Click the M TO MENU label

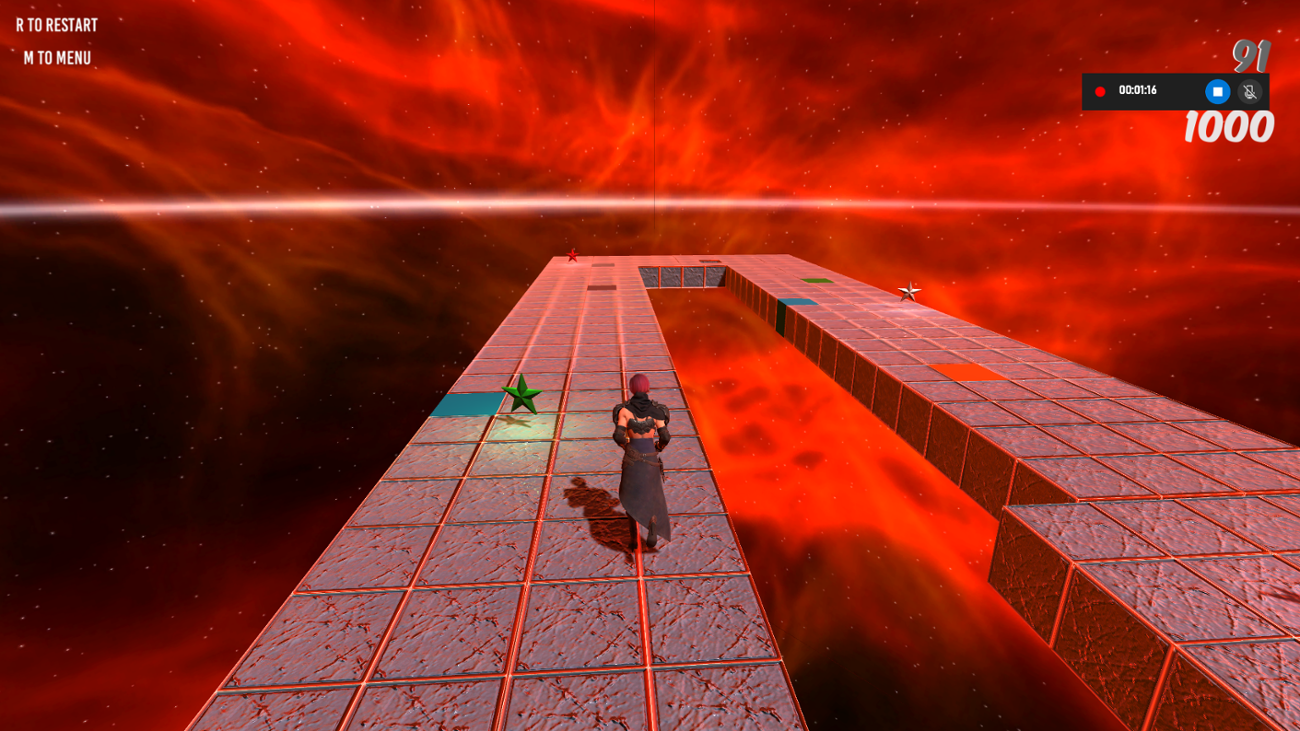[55, 57]
